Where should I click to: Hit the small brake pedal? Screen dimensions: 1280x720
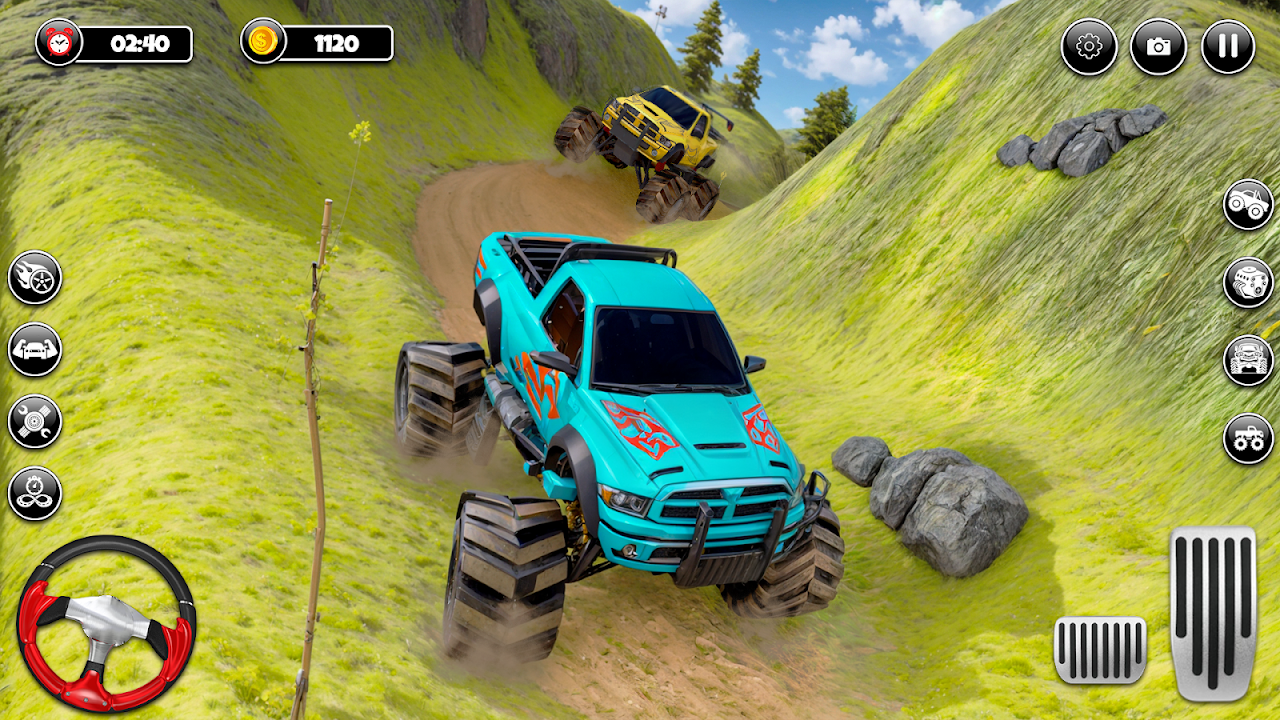coord(1100,650)
